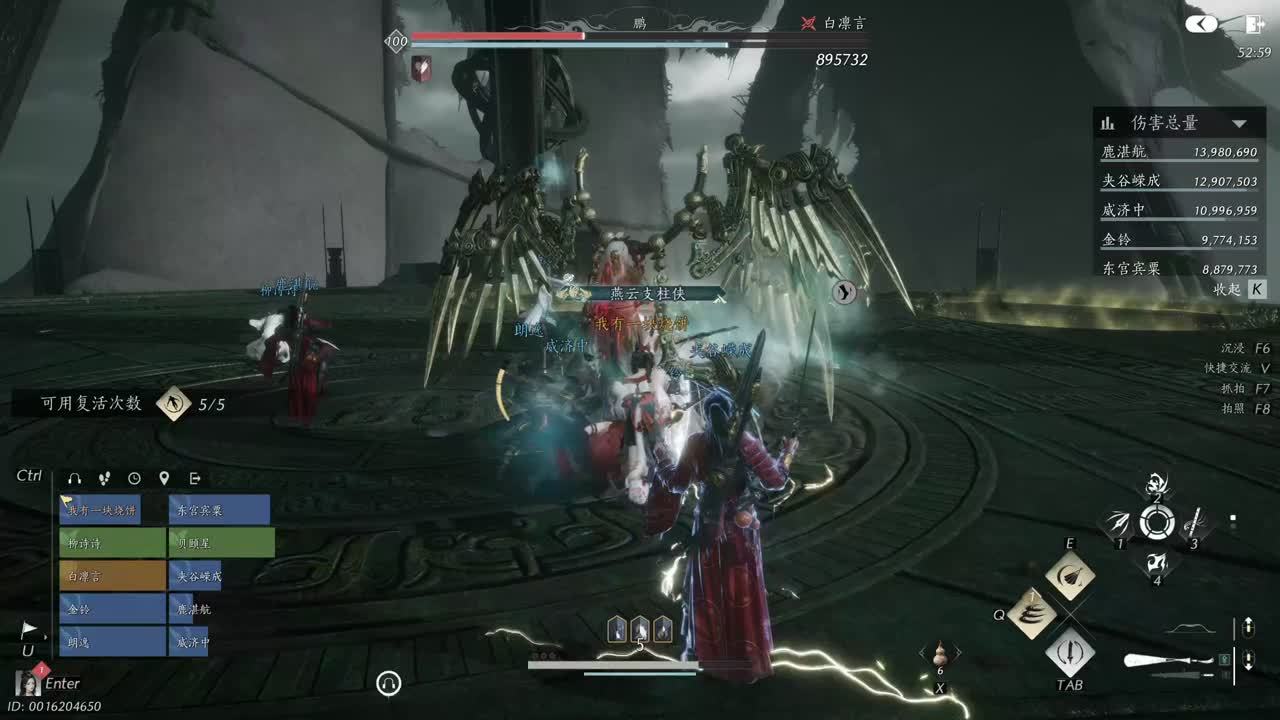Switch weapons using the sword swap diamond

1070,652
